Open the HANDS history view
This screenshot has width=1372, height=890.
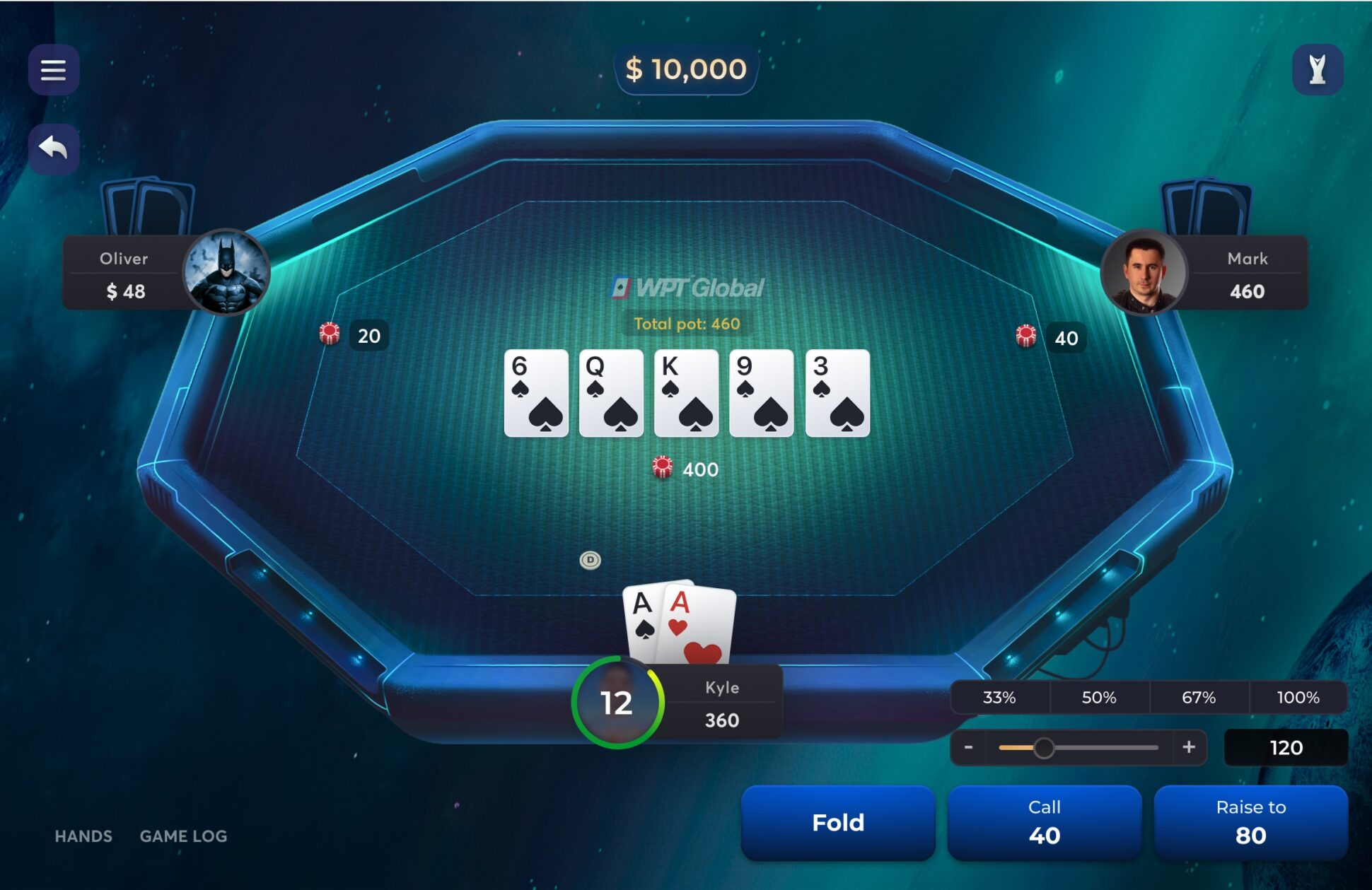(x=83, y=836)
